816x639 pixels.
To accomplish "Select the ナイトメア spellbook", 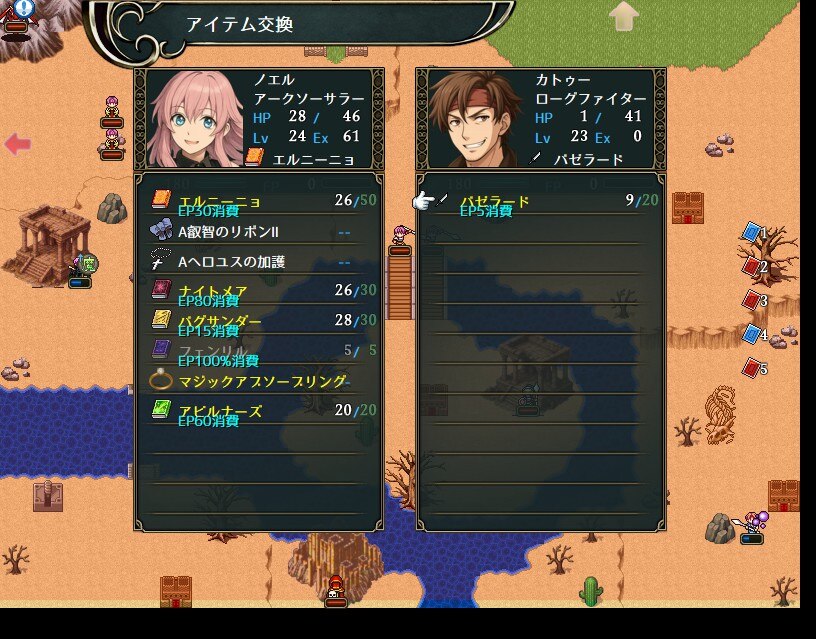I will tap(258, 292).
